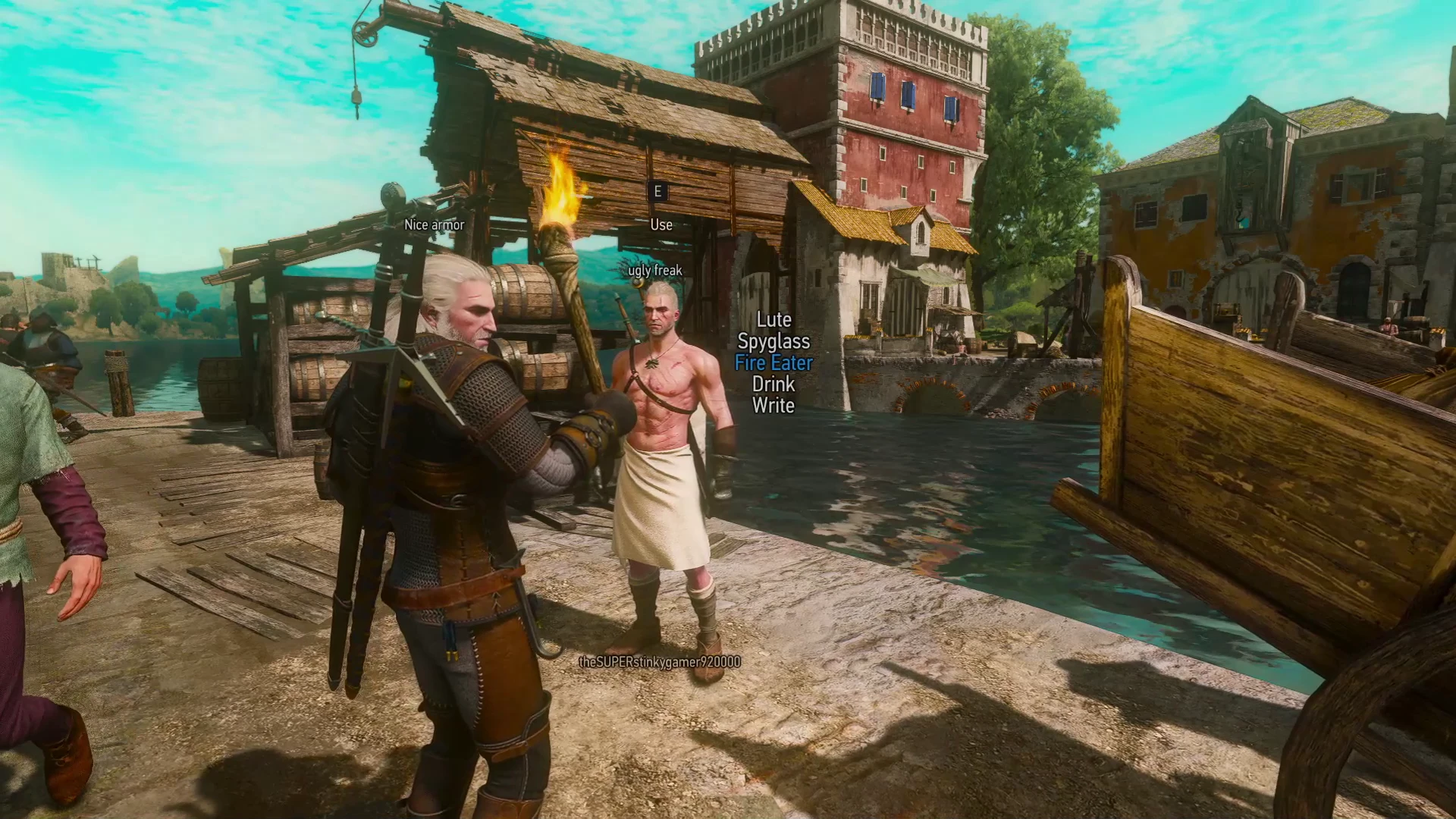
Task: Click the 'Nice armor' floating text
Action: pyautogui.click(x=435, y=224)
